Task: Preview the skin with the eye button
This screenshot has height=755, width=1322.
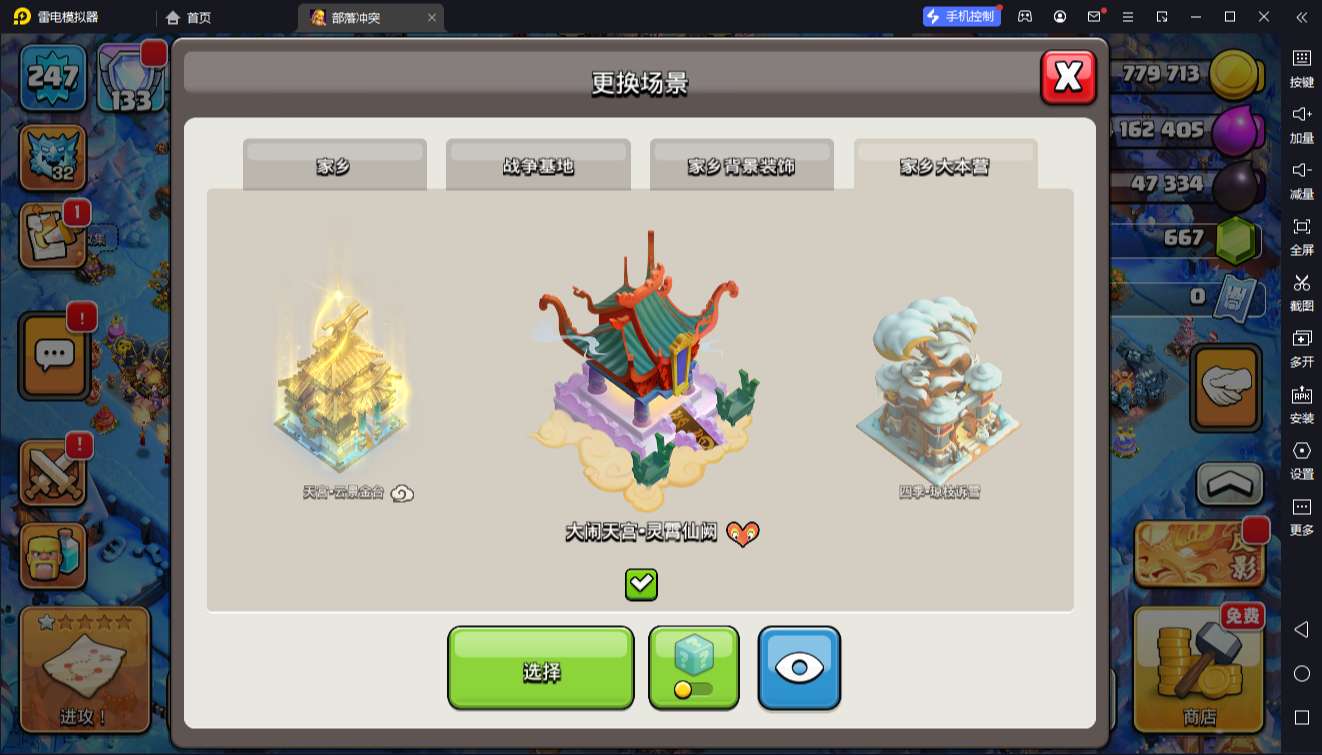Action: pos(799,669)
